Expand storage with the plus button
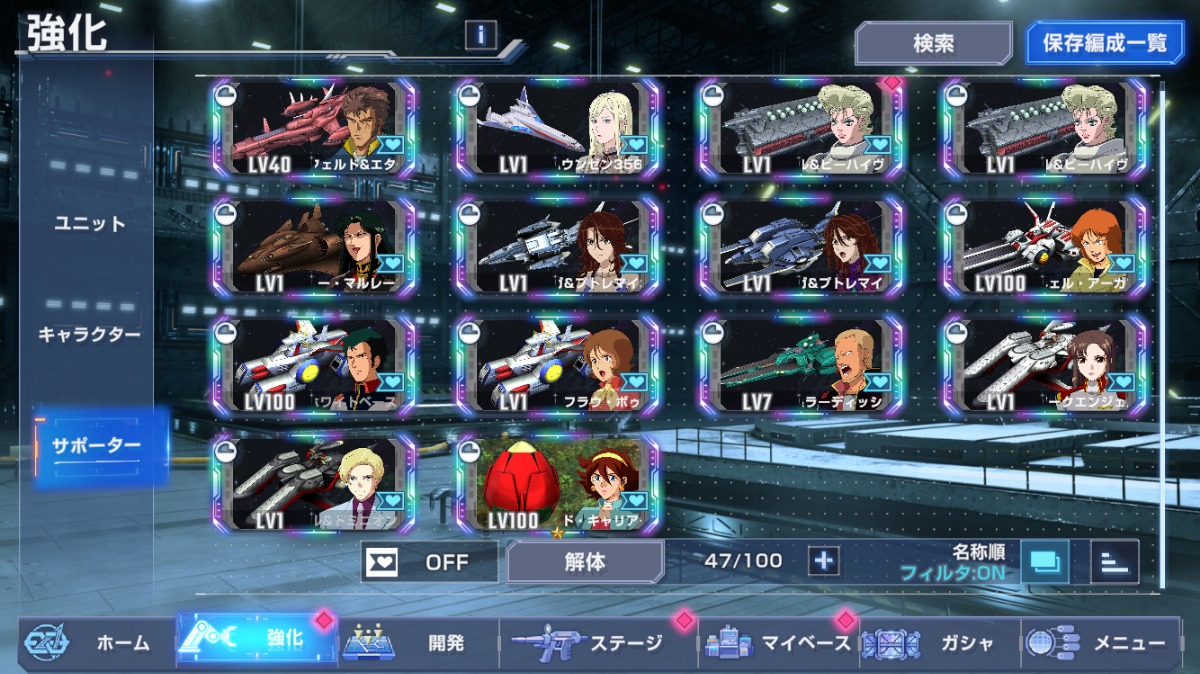Image resolution: width=1200 pixels, height=674 pixels. click(824, 561)
